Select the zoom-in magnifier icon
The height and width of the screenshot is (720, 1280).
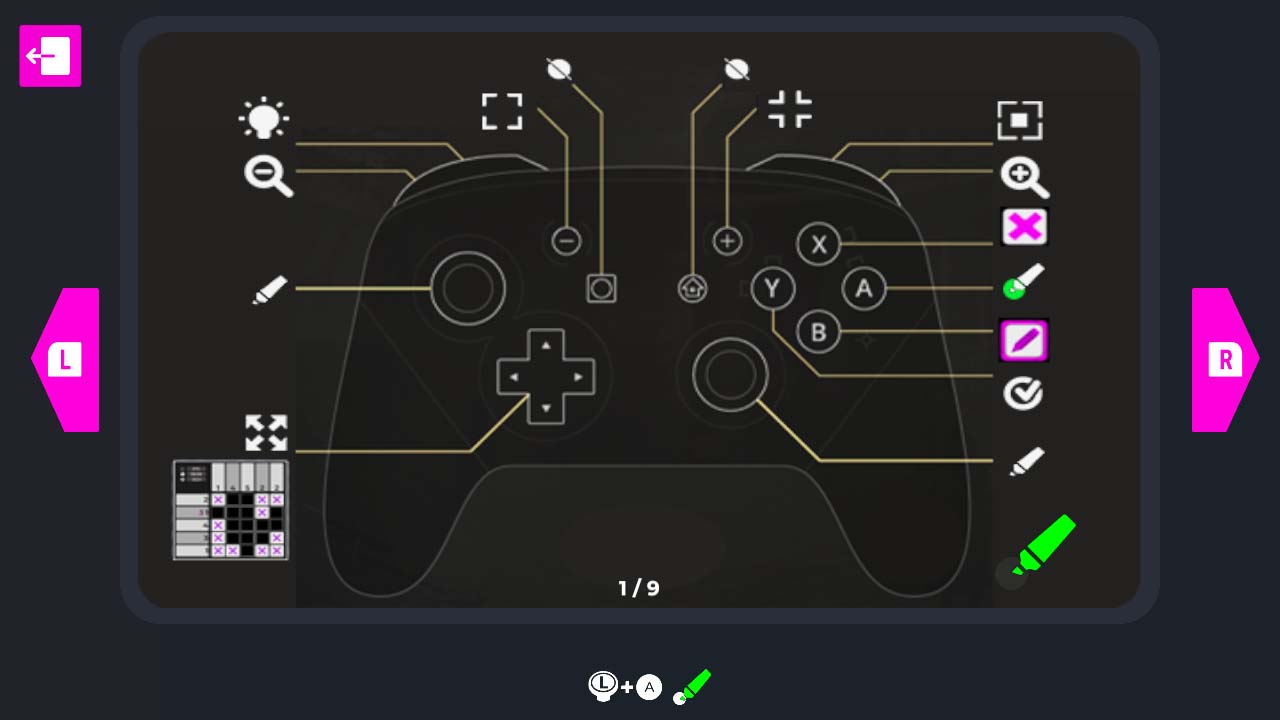[1024, 177]
